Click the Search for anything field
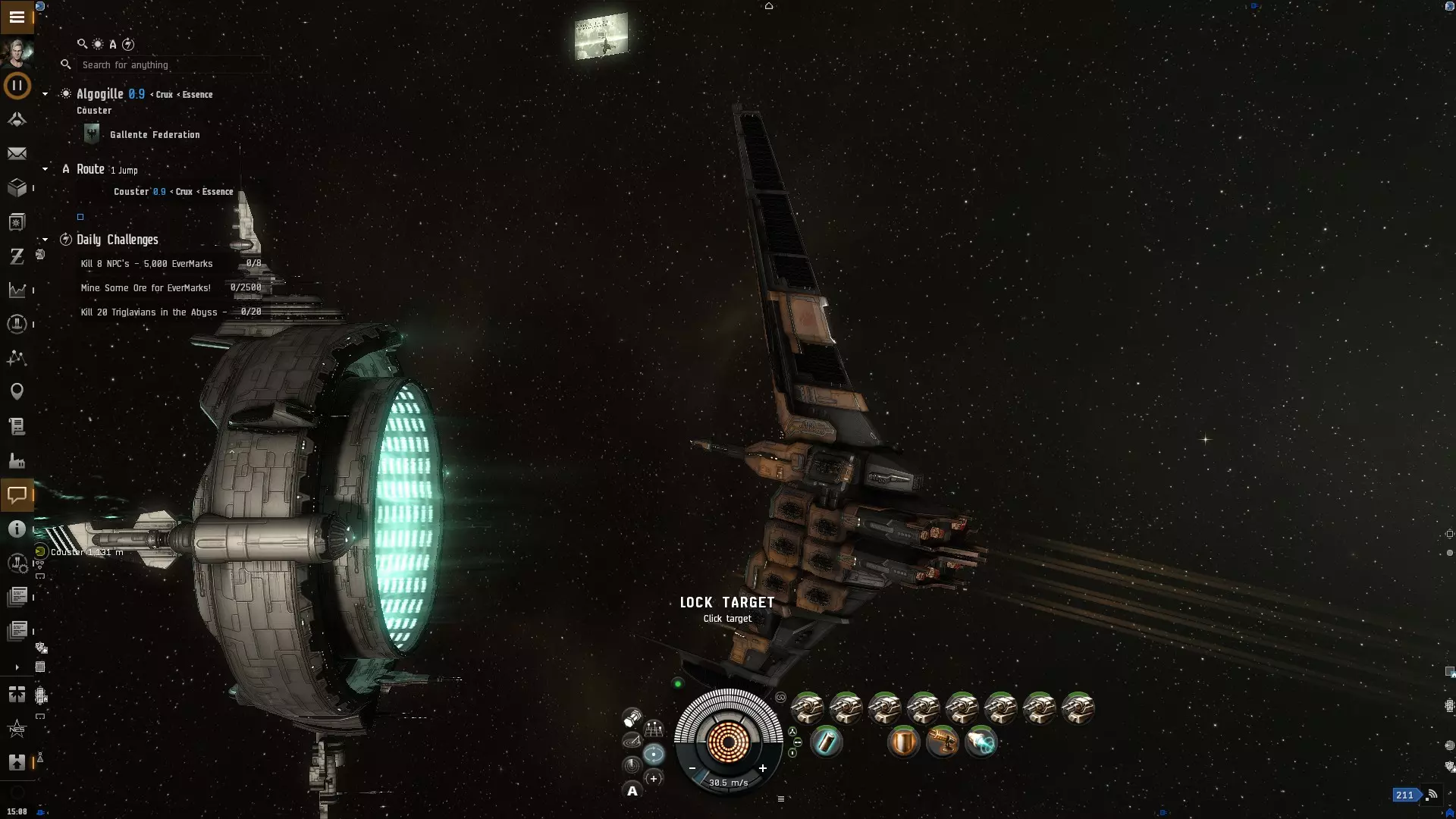Screen dimensions: 1456x819 (x=171, y=65)
